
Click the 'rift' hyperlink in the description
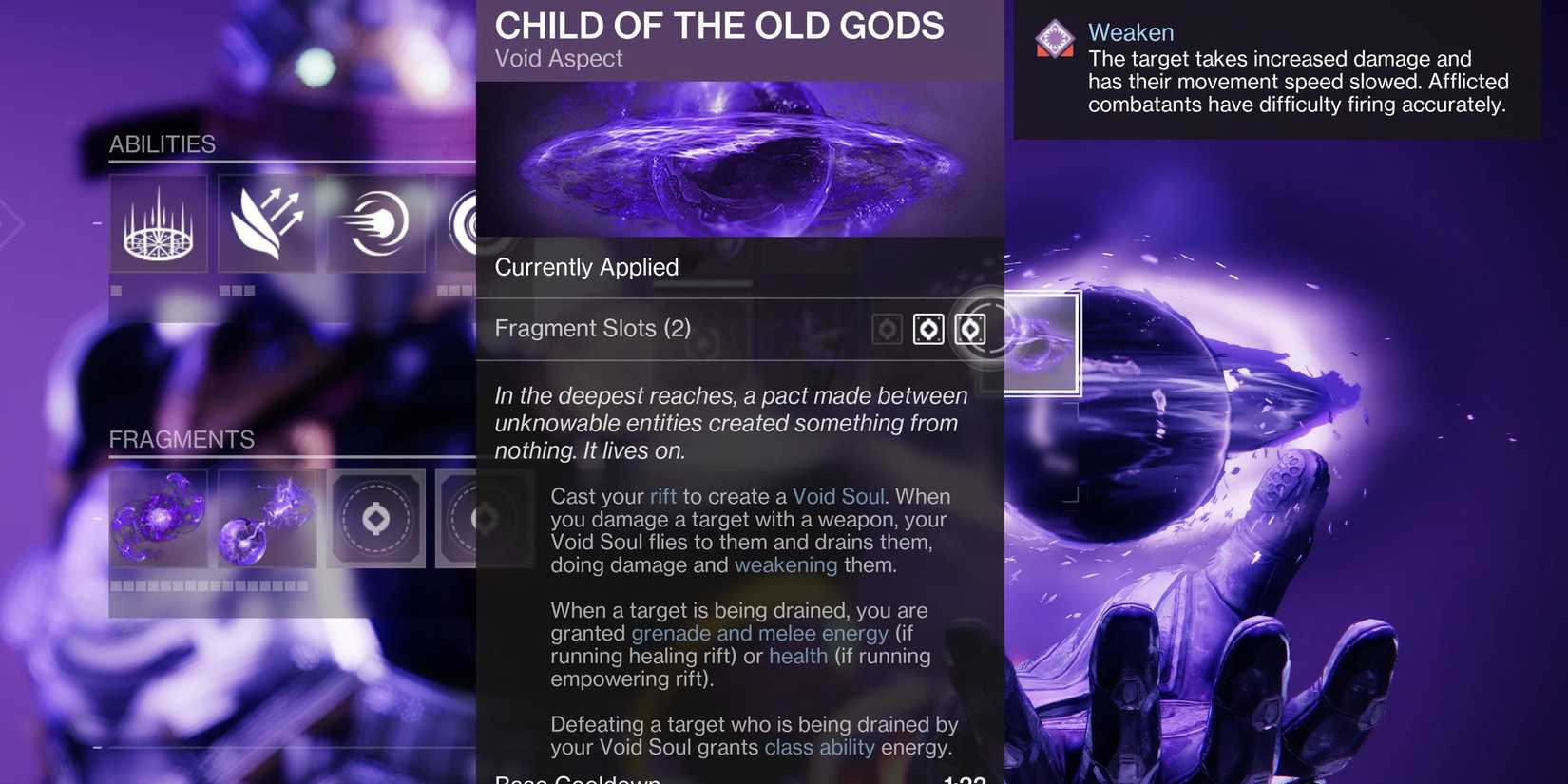coord(664,496)
